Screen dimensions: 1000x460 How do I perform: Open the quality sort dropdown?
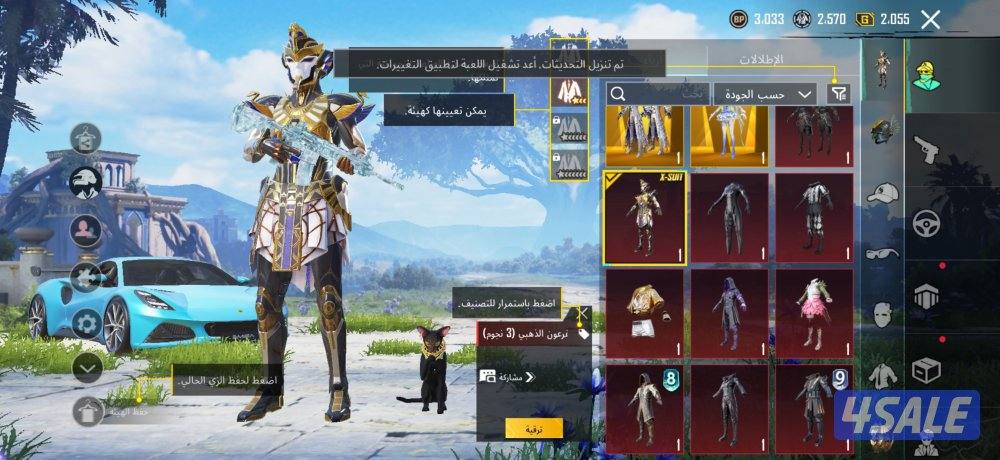coord(765,93)
